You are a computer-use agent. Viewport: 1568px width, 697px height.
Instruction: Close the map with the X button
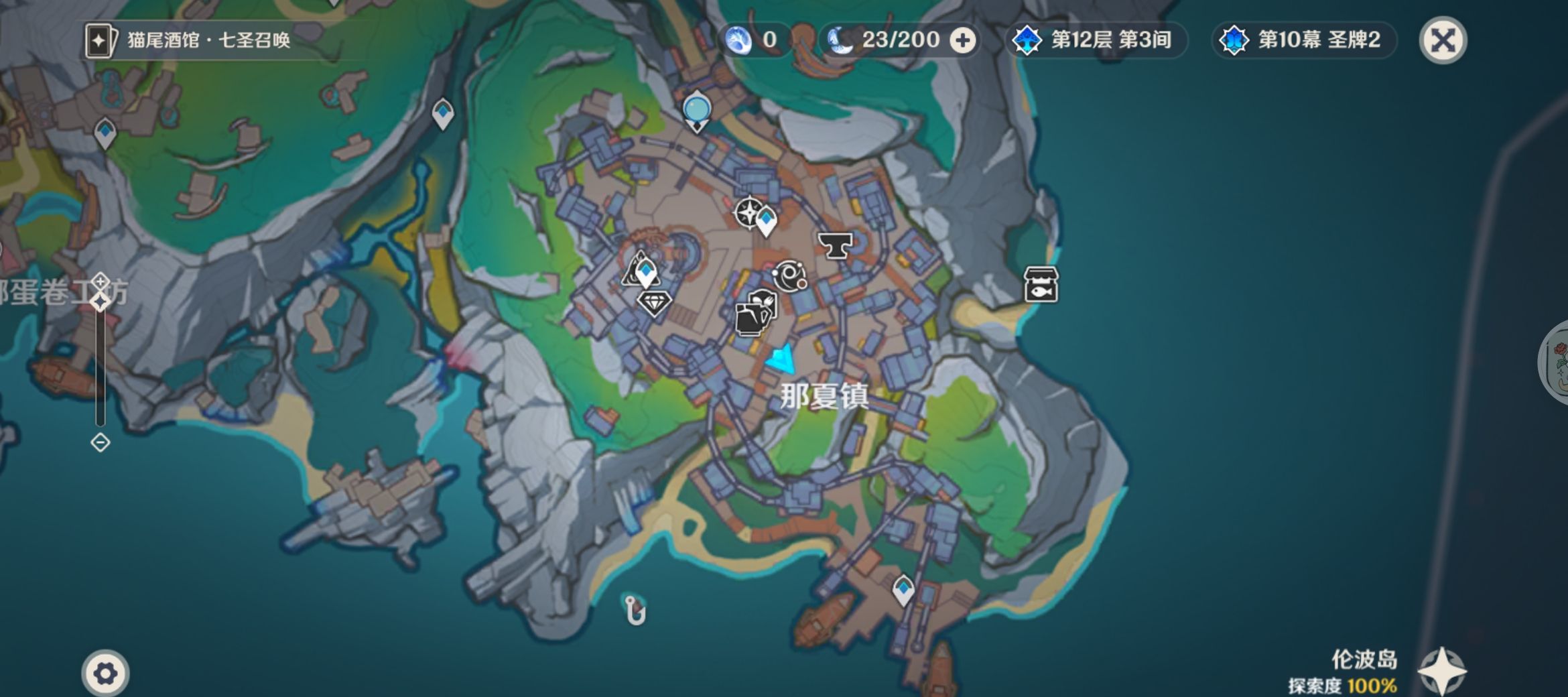click(1443, 40)
